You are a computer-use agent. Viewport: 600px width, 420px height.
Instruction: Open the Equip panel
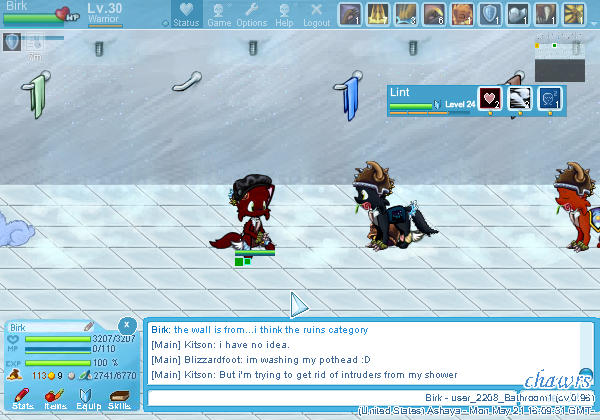[x=87, y=398]
